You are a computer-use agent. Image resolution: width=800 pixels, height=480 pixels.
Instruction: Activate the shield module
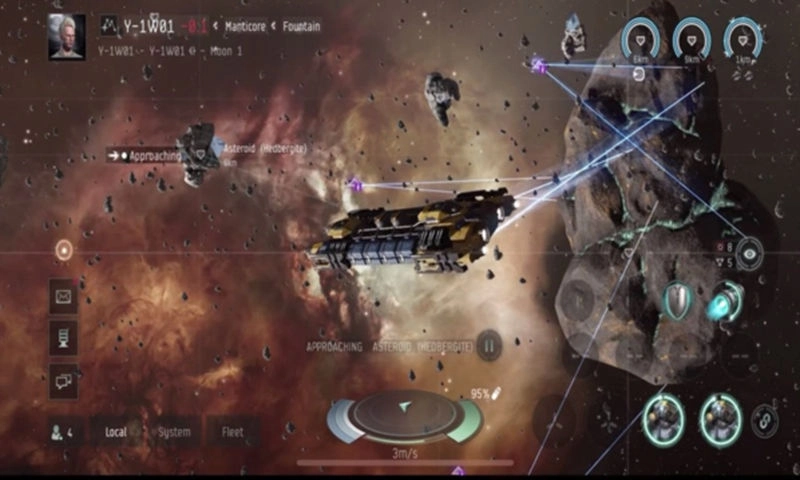pyautogui.click(x=678, y=300)
